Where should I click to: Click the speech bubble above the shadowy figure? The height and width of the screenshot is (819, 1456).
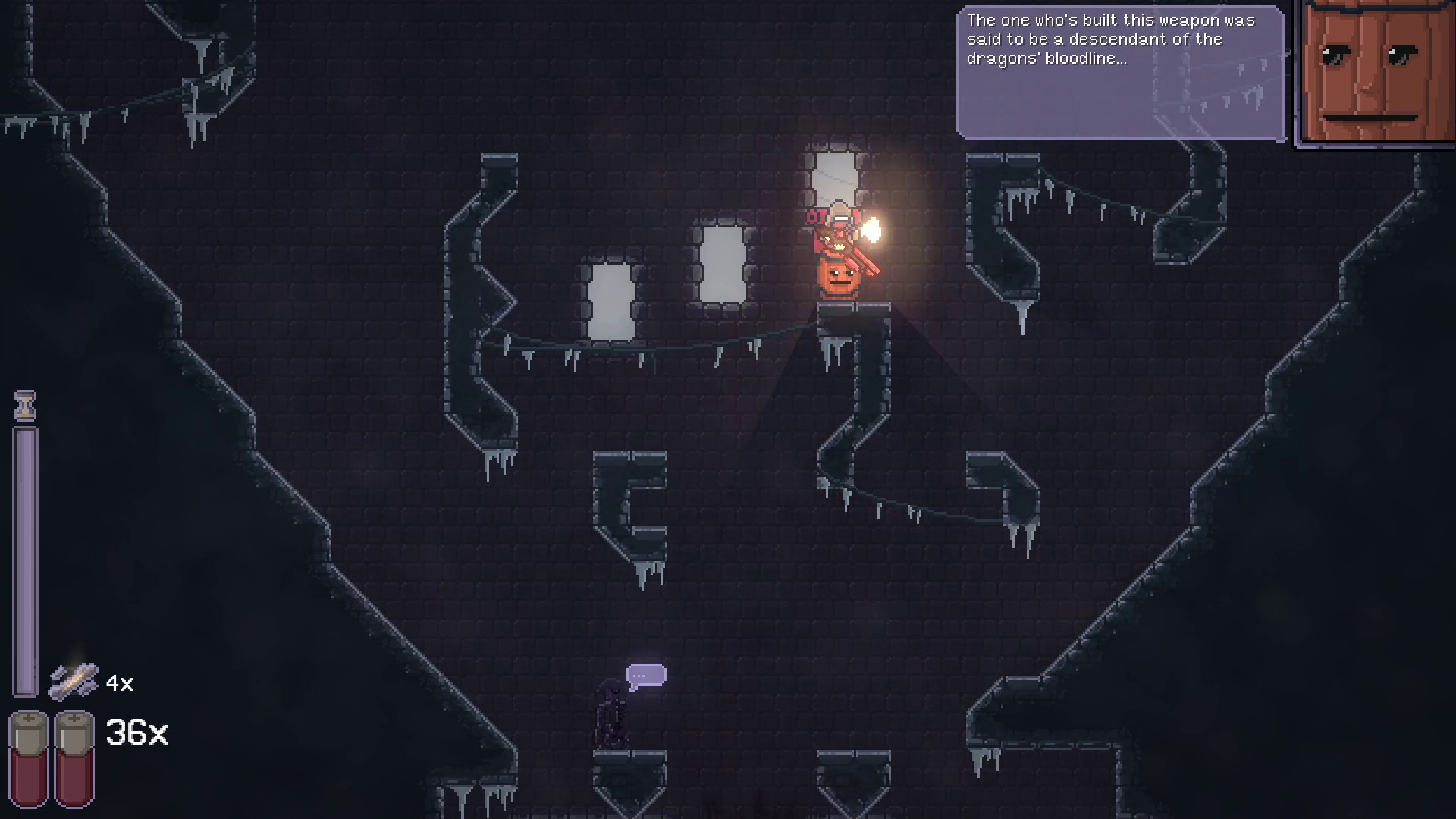[648, 673]
